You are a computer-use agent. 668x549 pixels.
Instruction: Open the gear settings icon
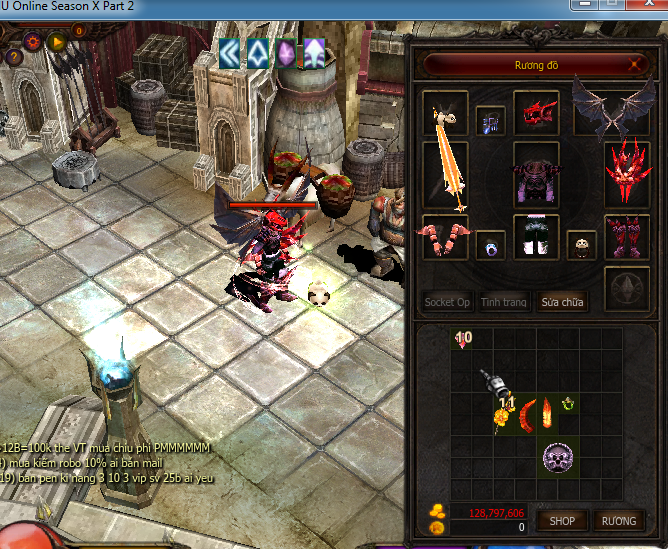tap(34, 41)
